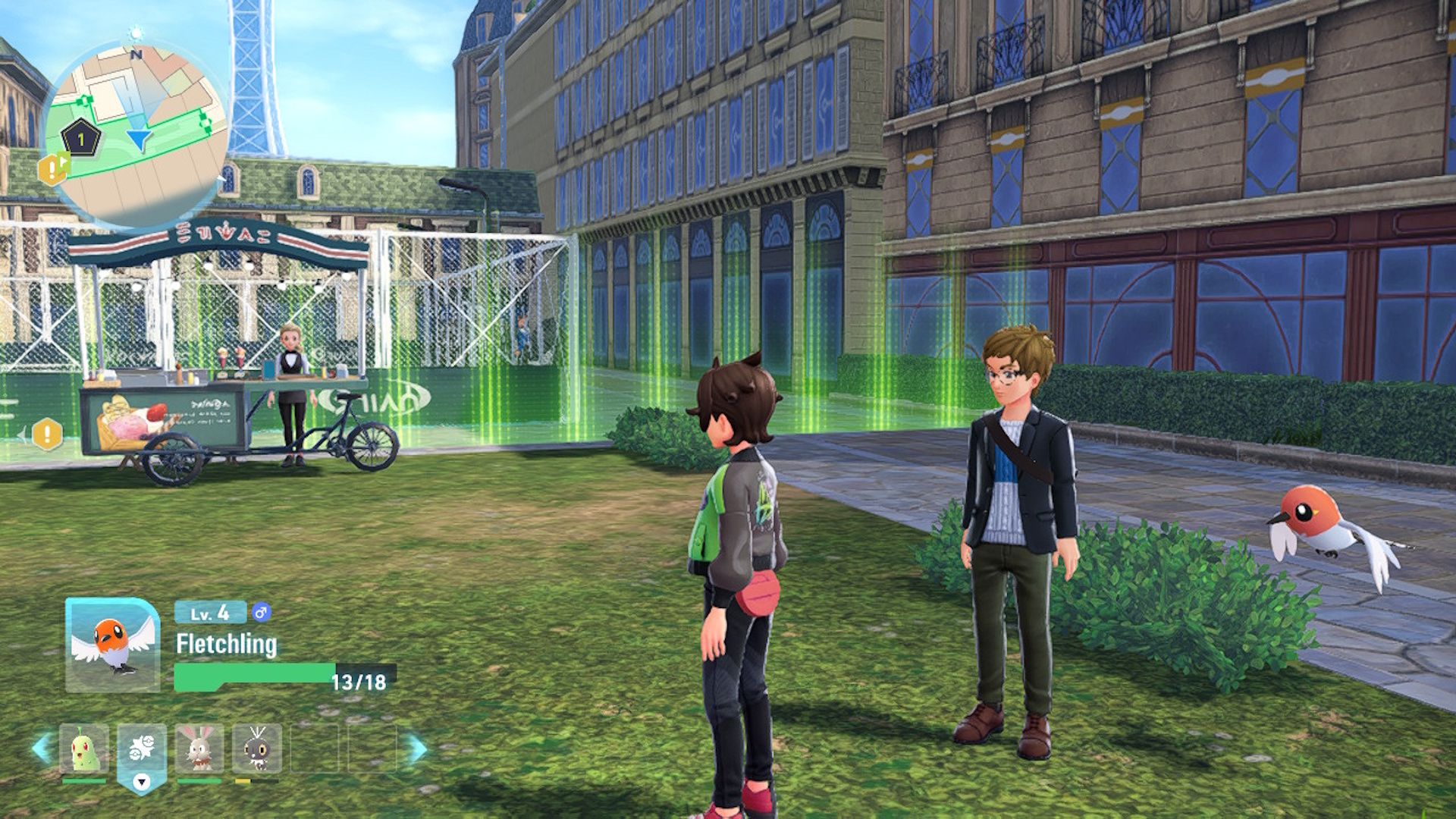The width and height of the screenshot is (1456, 819).
Task: Select the Chikorita party icon
Action: coord(84,748)
